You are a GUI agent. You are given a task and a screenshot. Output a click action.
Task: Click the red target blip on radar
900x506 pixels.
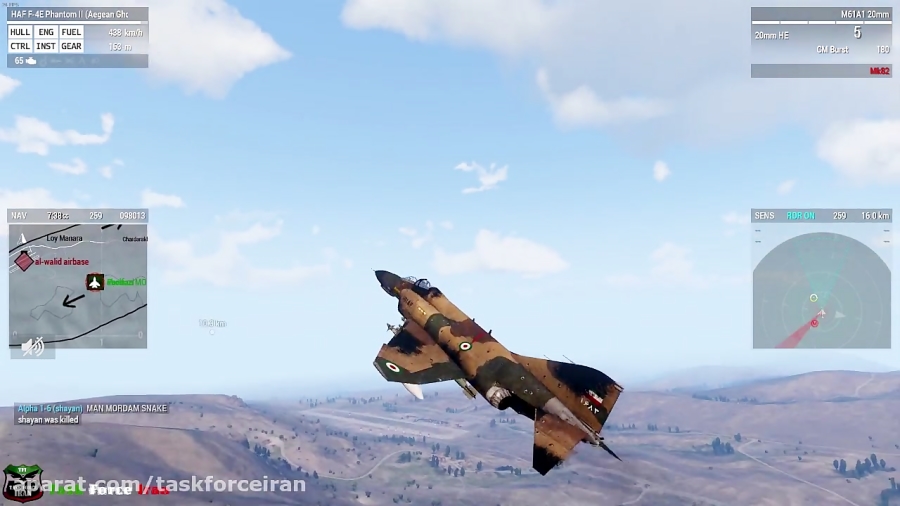[814, 322]
